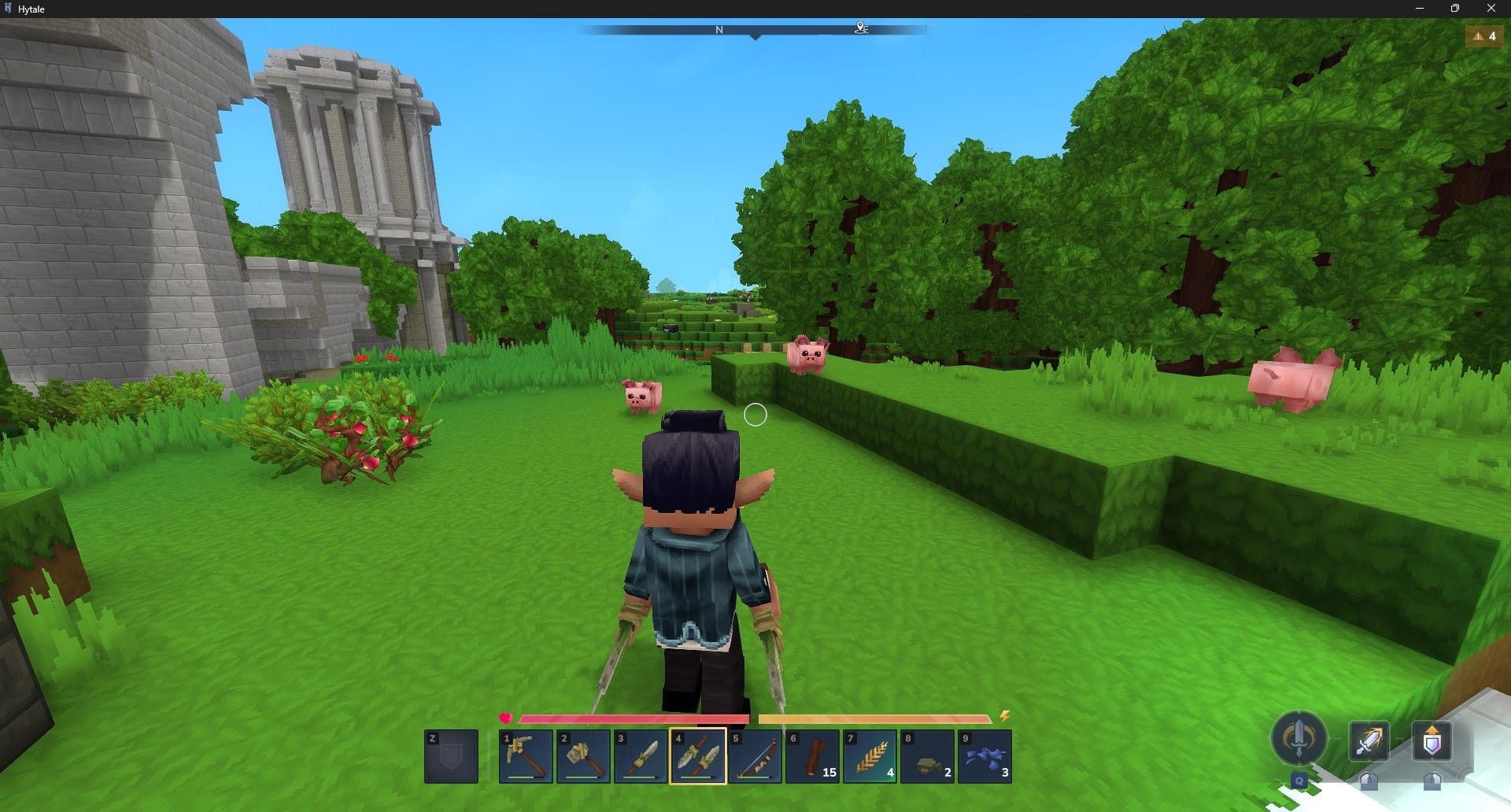
Task: Select the spear in hotbar slot 3
Action: click(642, 755)
